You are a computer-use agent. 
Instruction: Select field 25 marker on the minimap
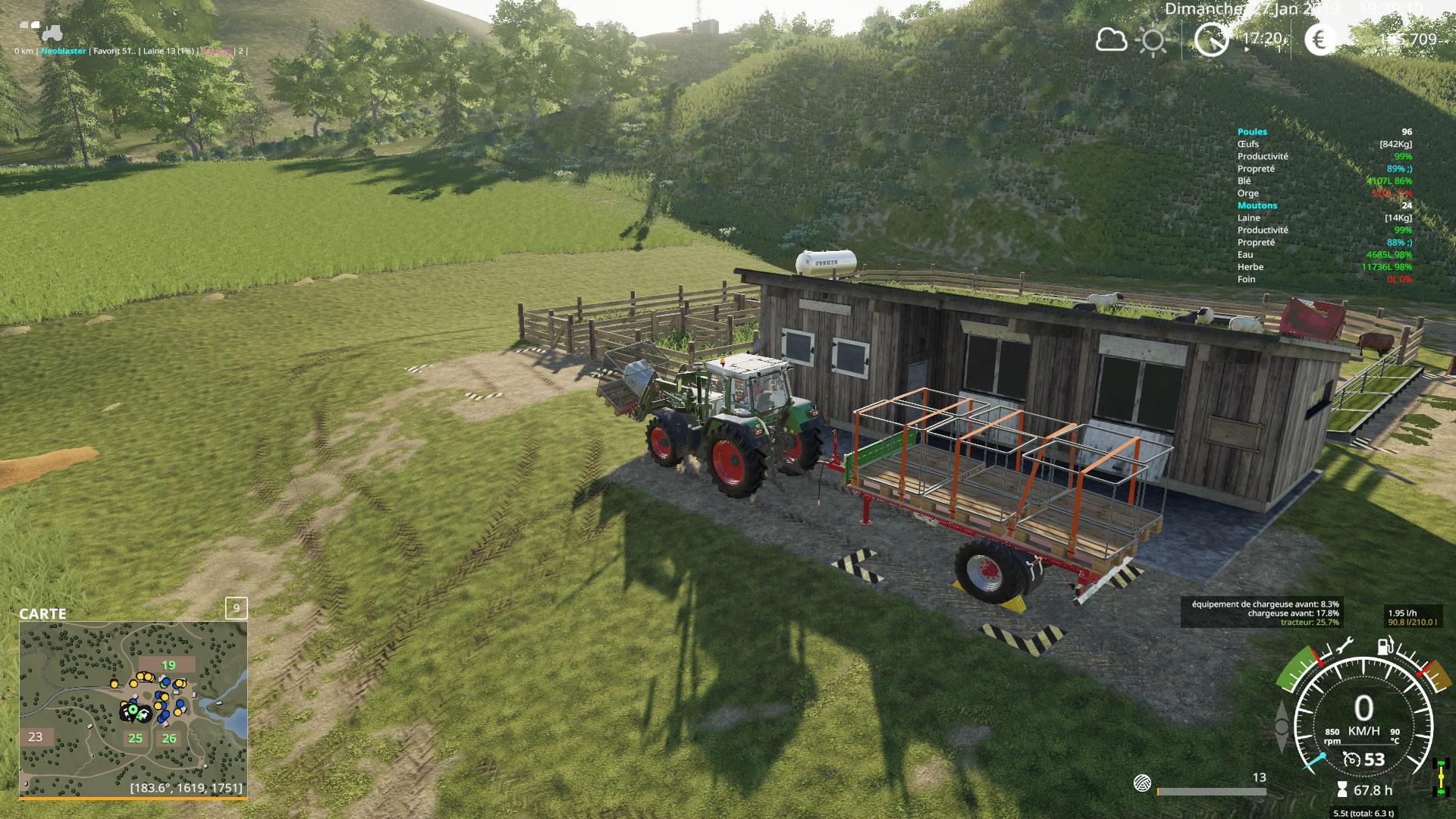coord(135,738)
